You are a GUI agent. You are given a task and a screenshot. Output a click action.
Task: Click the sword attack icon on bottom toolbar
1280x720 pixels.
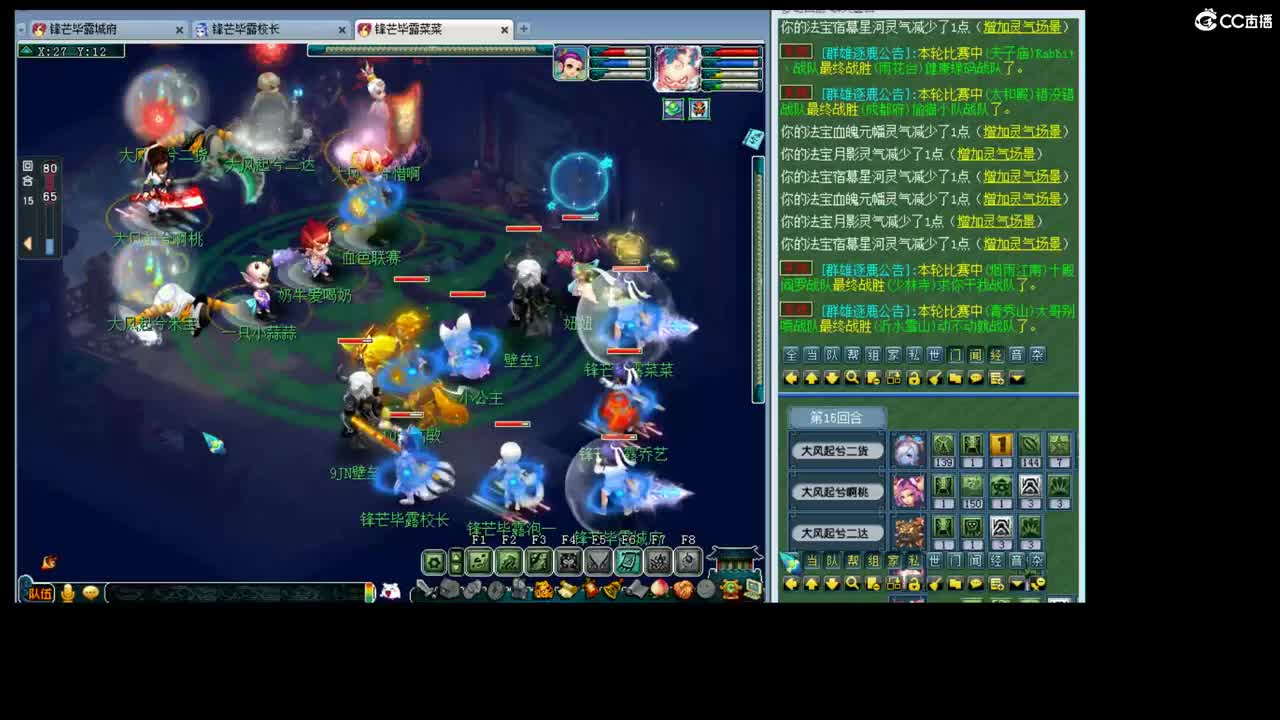425,589
